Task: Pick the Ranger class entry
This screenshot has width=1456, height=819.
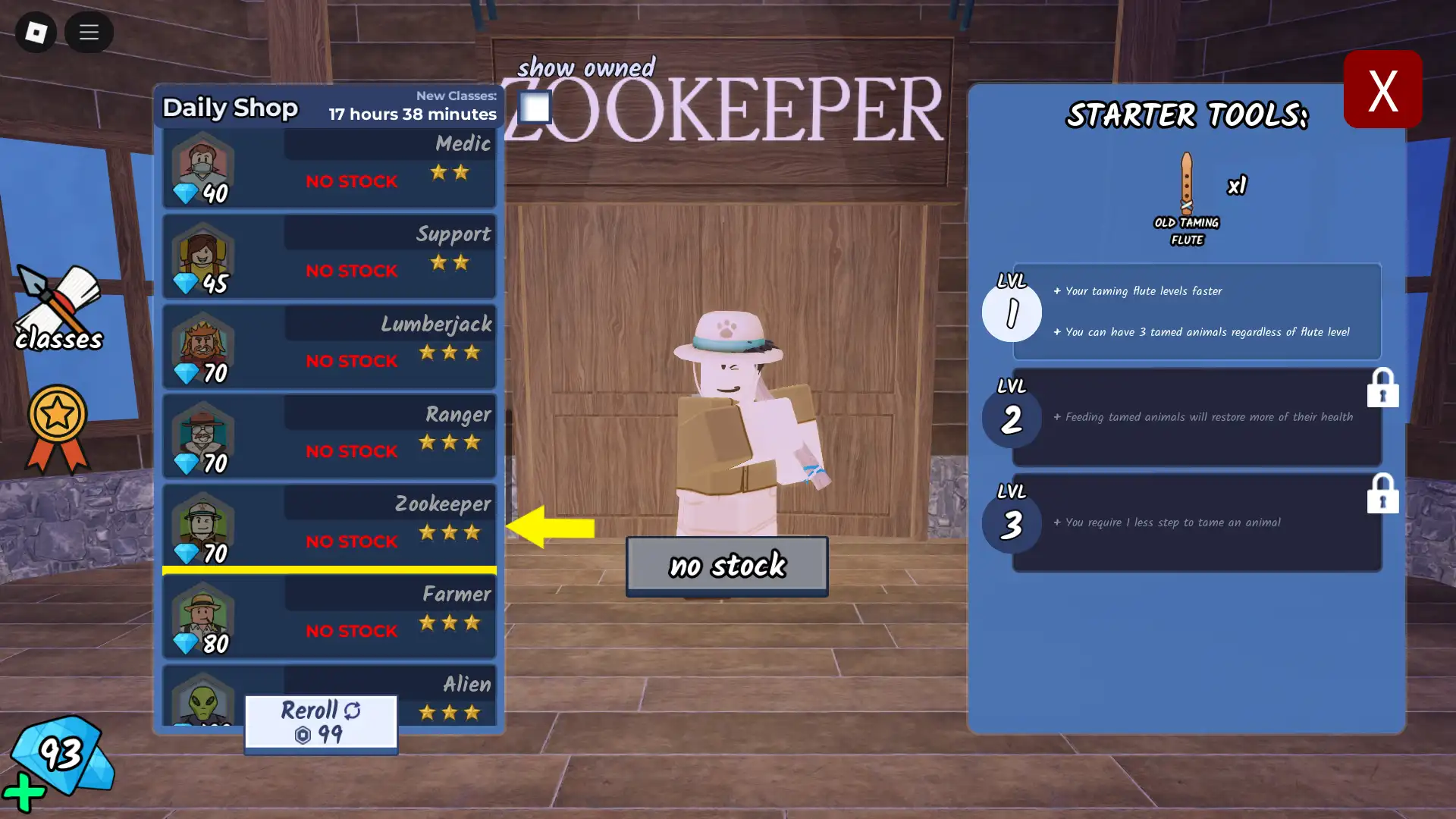Action: (x=329, y=437)
